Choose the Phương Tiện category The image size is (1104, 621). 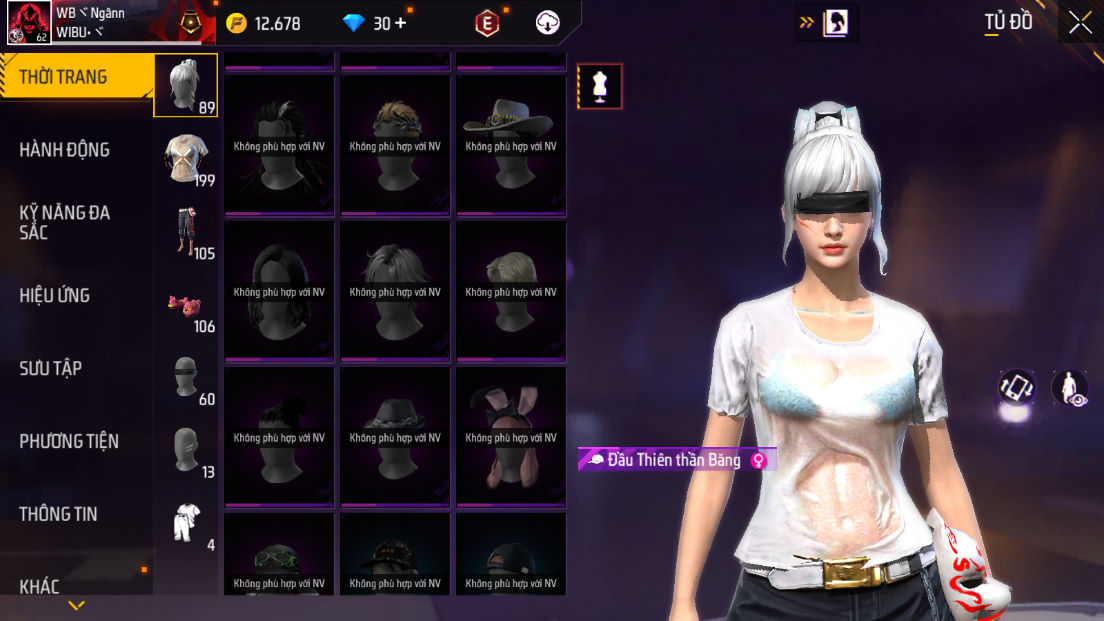(x=69, y=441)
